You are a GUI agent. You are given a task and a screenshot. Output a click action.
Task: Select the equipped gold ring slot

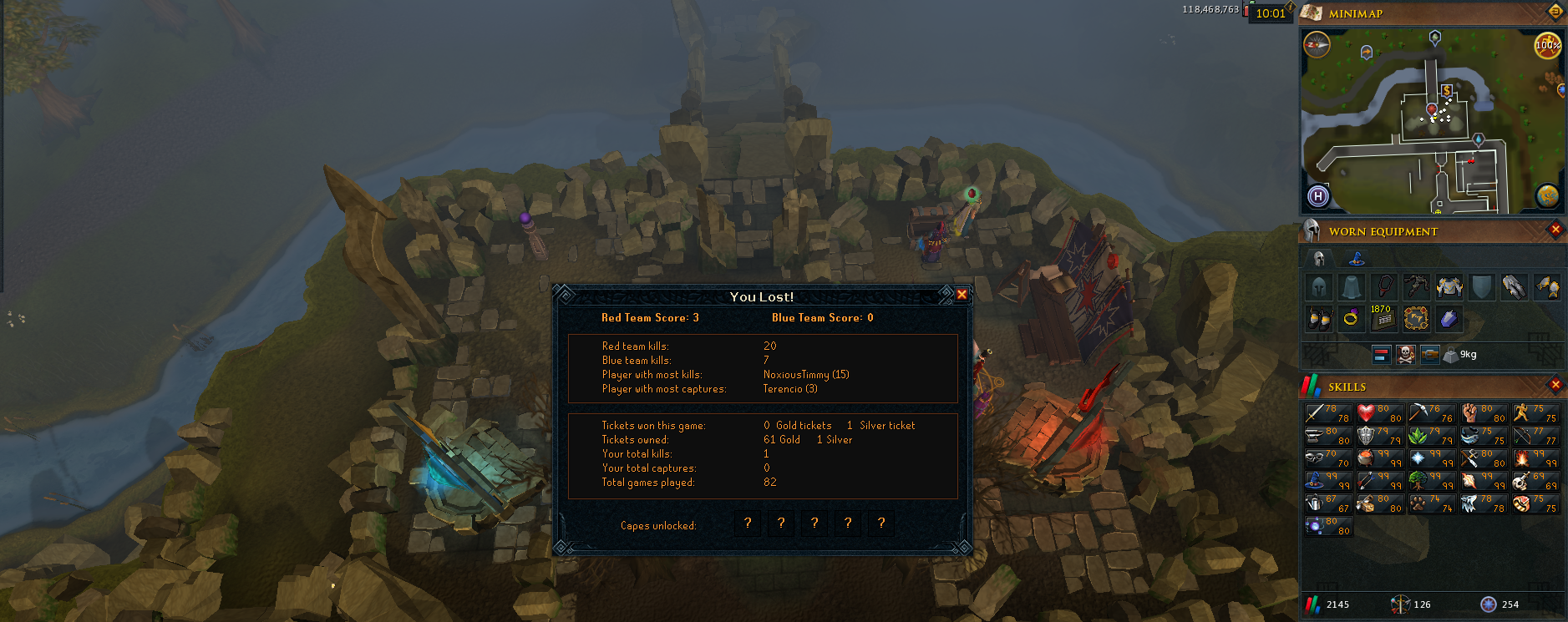pyautogui.click(x=1351, y=318)
